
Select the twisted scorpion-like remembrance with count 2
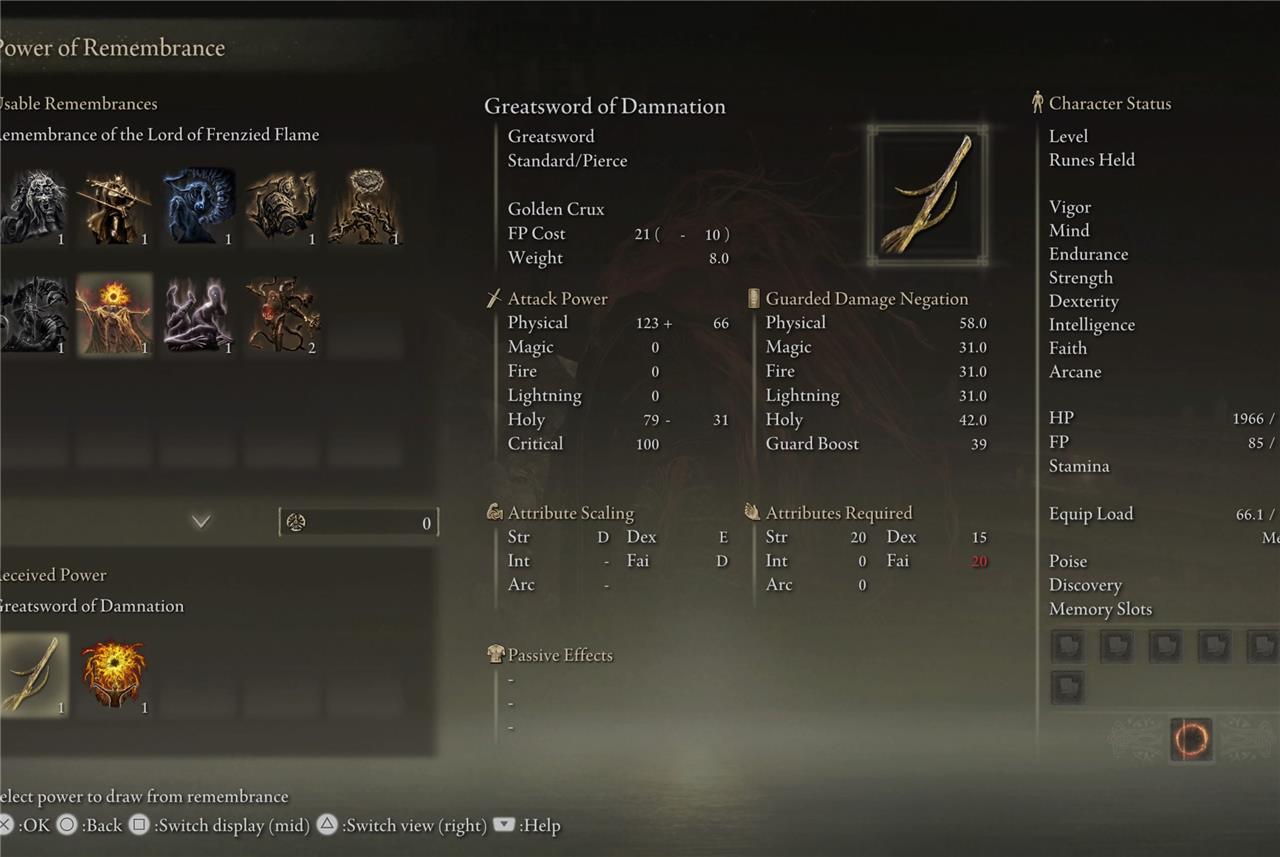tap(282, 314)
